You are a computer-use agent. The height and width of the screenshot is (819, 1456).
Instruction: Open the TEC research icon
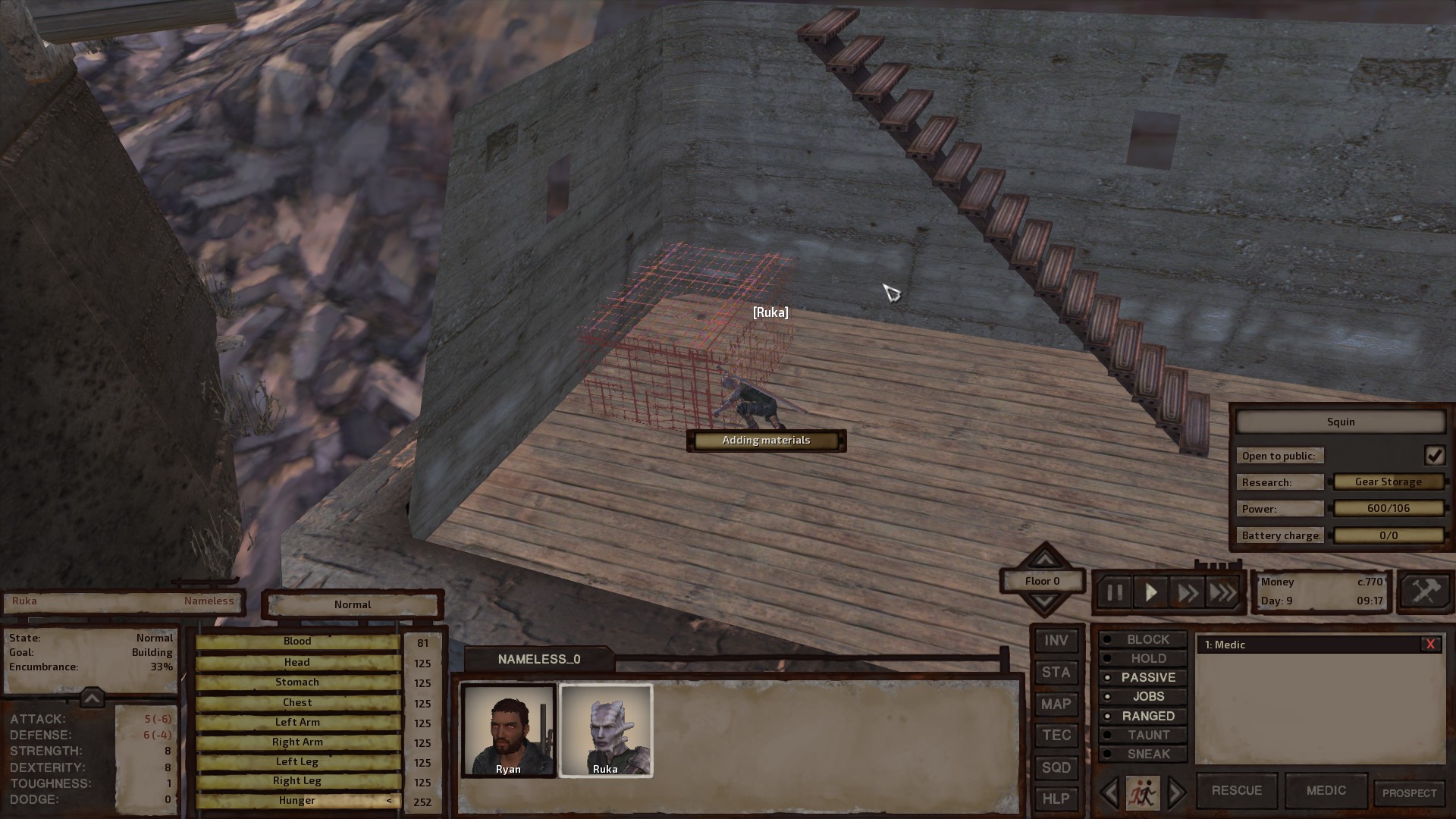click(1056, 736)
